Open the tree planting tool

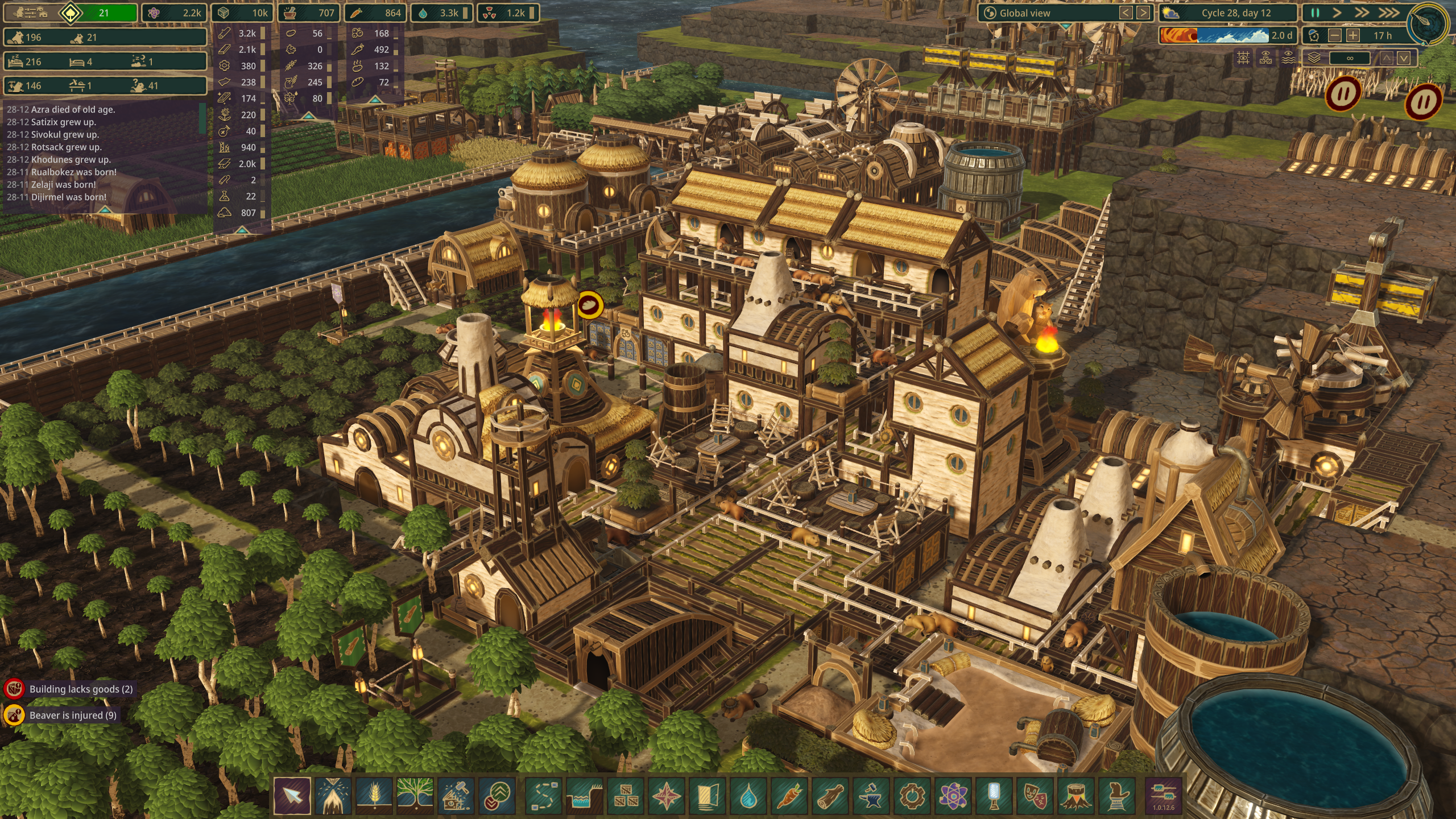click(415, 795)
